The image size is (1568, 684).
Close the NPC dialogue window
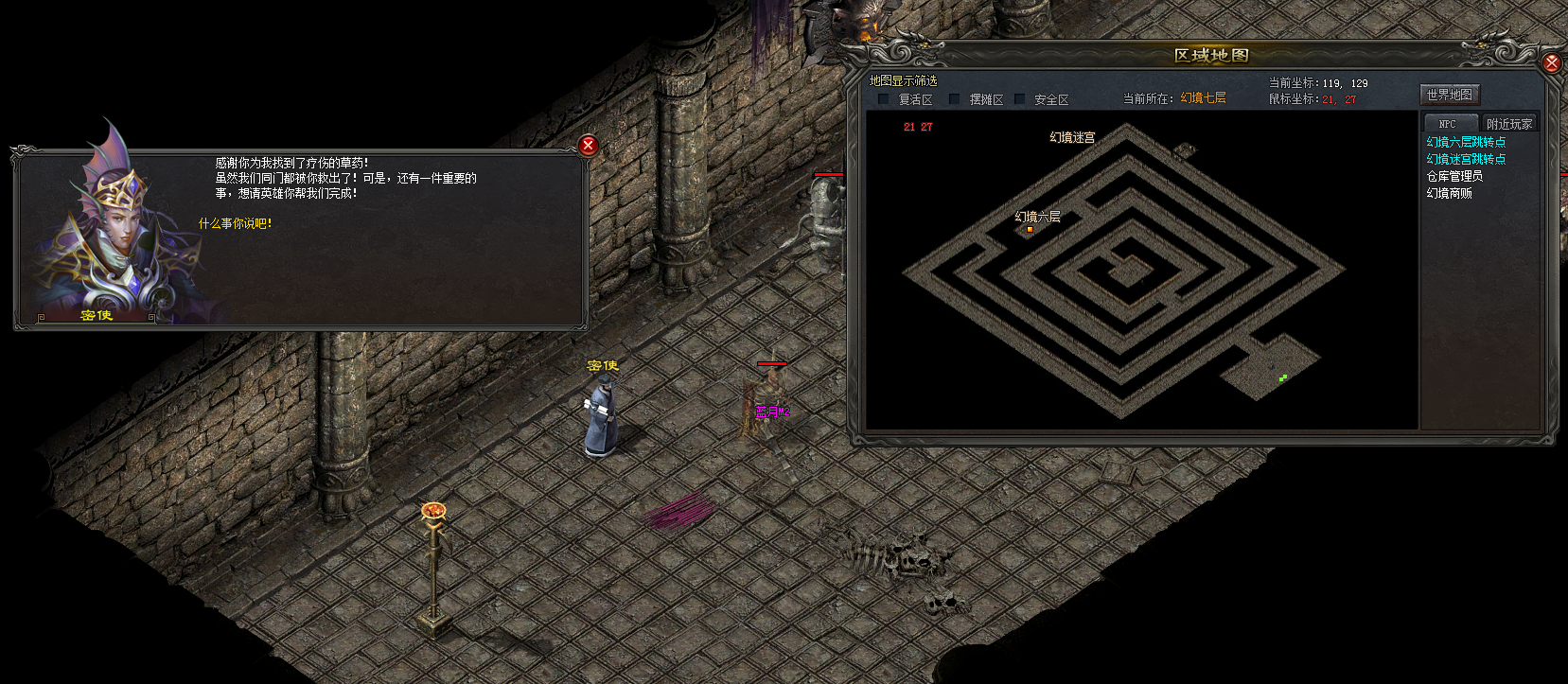click(588, 145)
